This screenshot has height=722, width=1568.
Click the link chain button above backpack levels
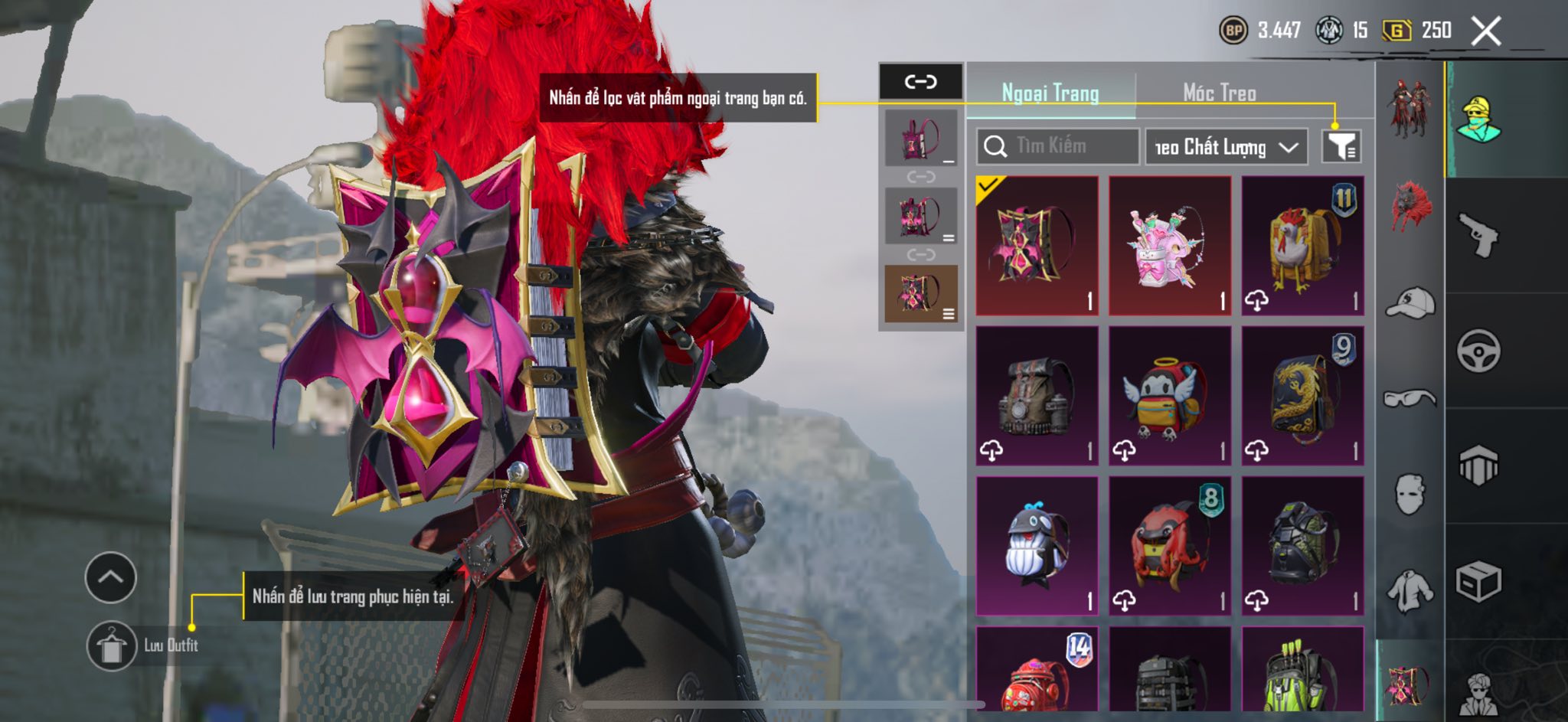click(x=920, y=81)
